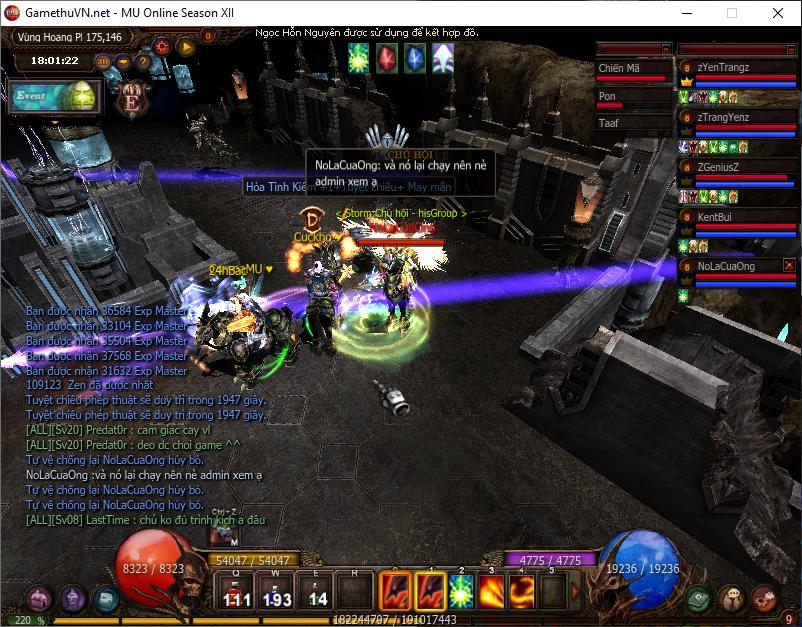Viewport: 802px width, 627px height.
Task: Activate the green burst skill in slot 2
Action: click(x=461, y=590)
